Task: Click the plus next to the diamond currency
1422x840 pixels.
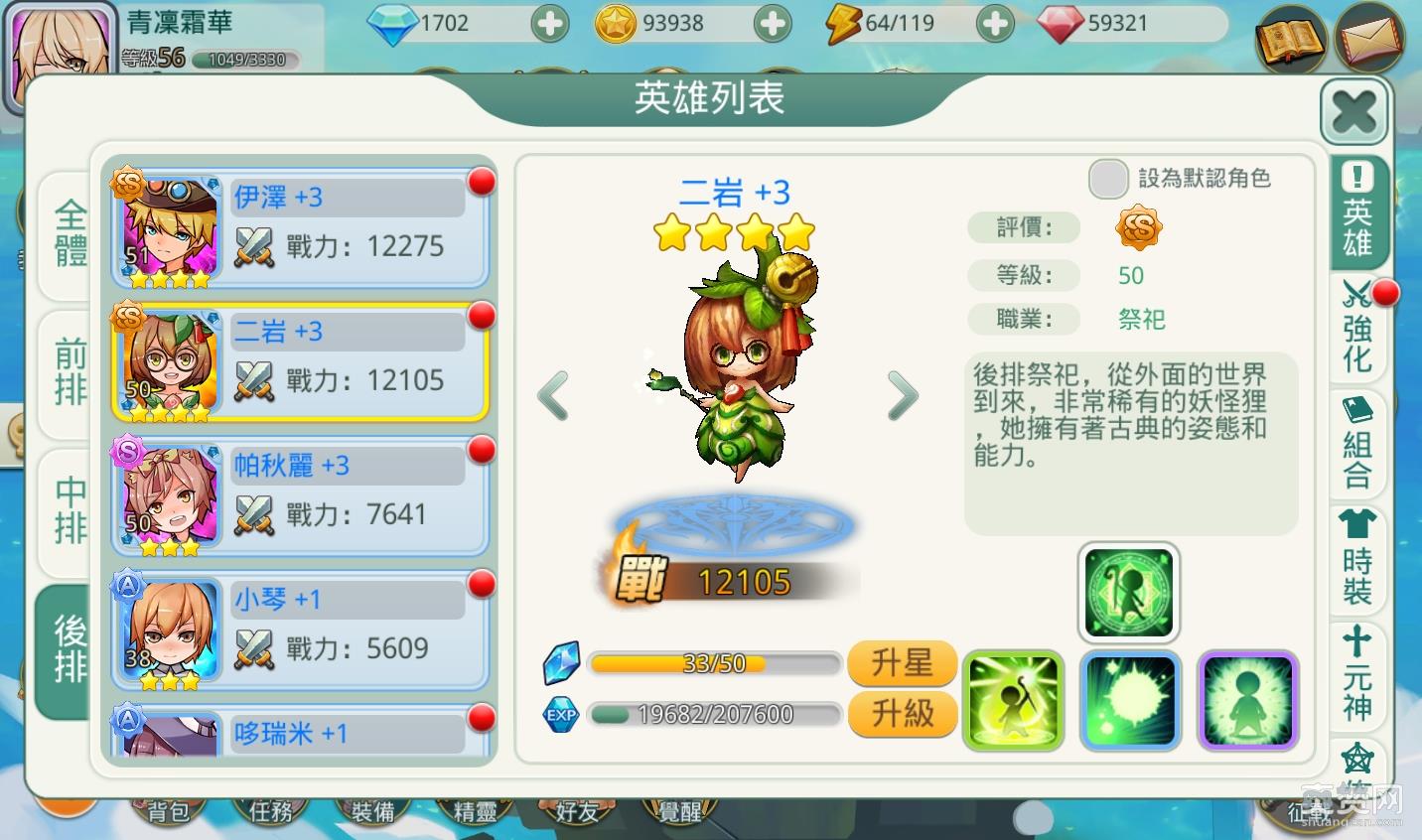Action: [x=549, y=22]
